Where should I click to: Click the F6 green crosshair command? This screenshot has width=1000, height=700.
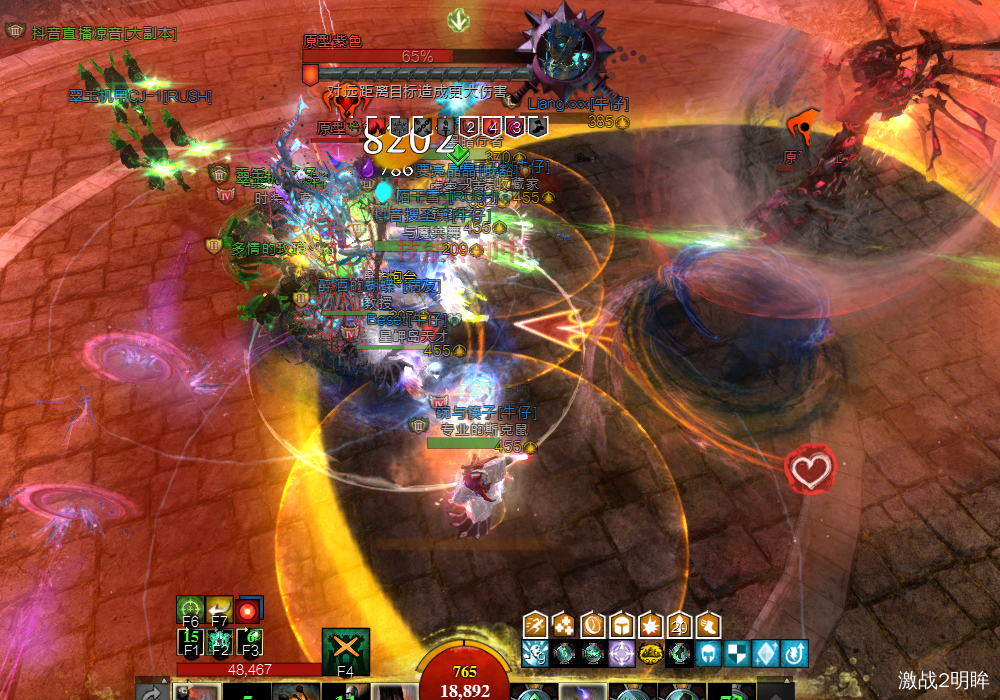[190, 610]
